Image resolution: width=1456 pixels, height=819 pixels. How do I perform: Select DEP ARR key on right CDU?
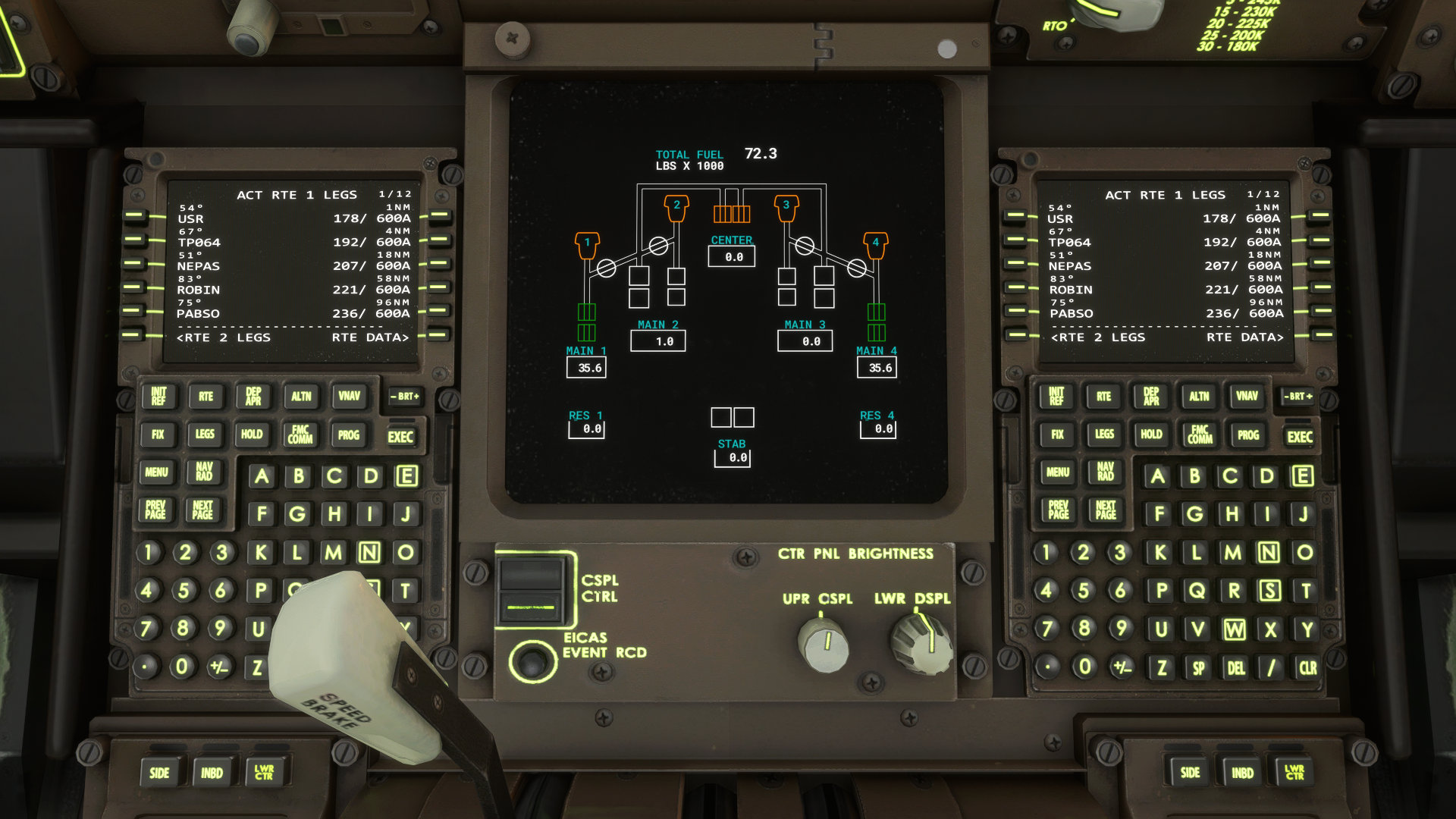pyautogui.click(x=1151, y=397)
